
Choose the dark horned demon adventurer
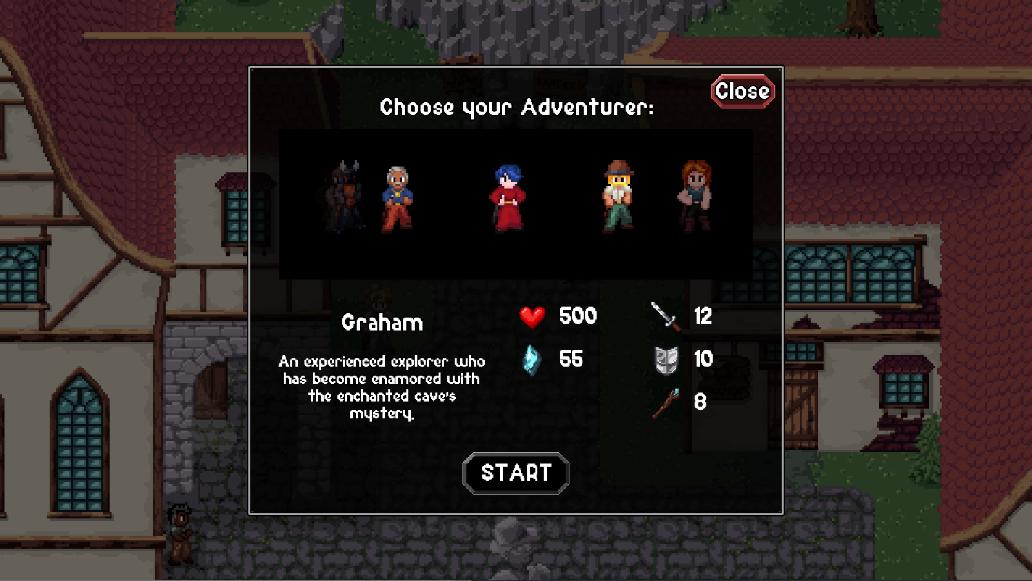(x=347, y=197)
